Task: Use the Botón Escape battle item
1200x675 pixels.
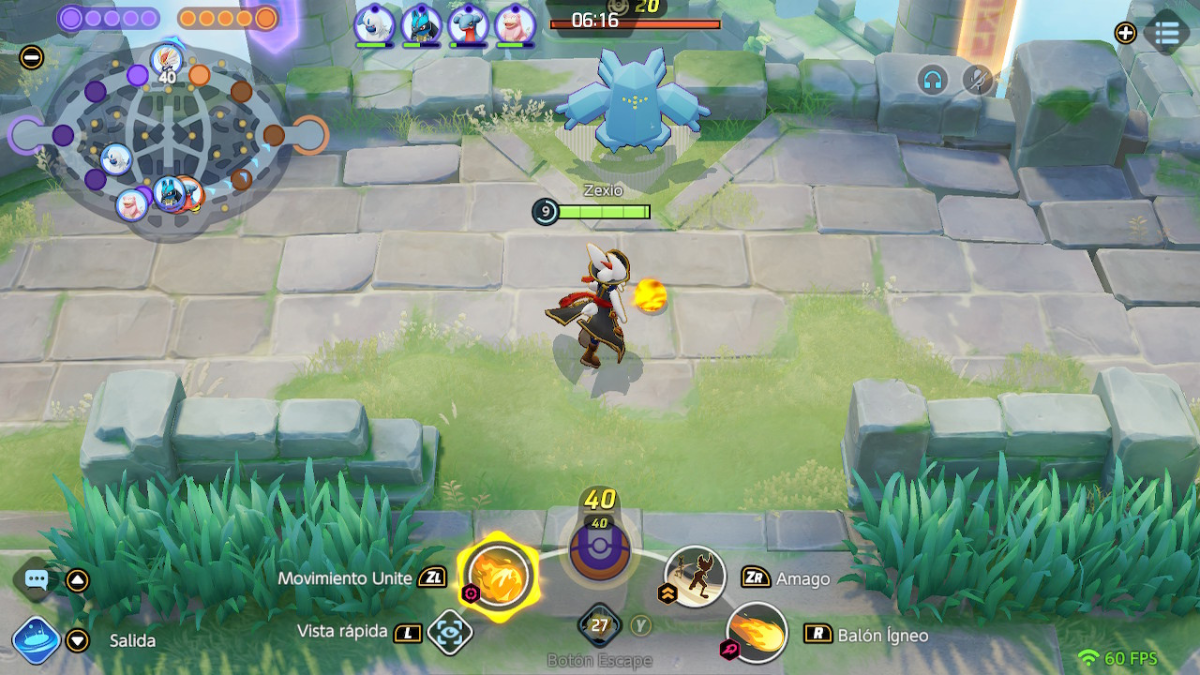Action: pyautogui.click(x=600, y=627)
